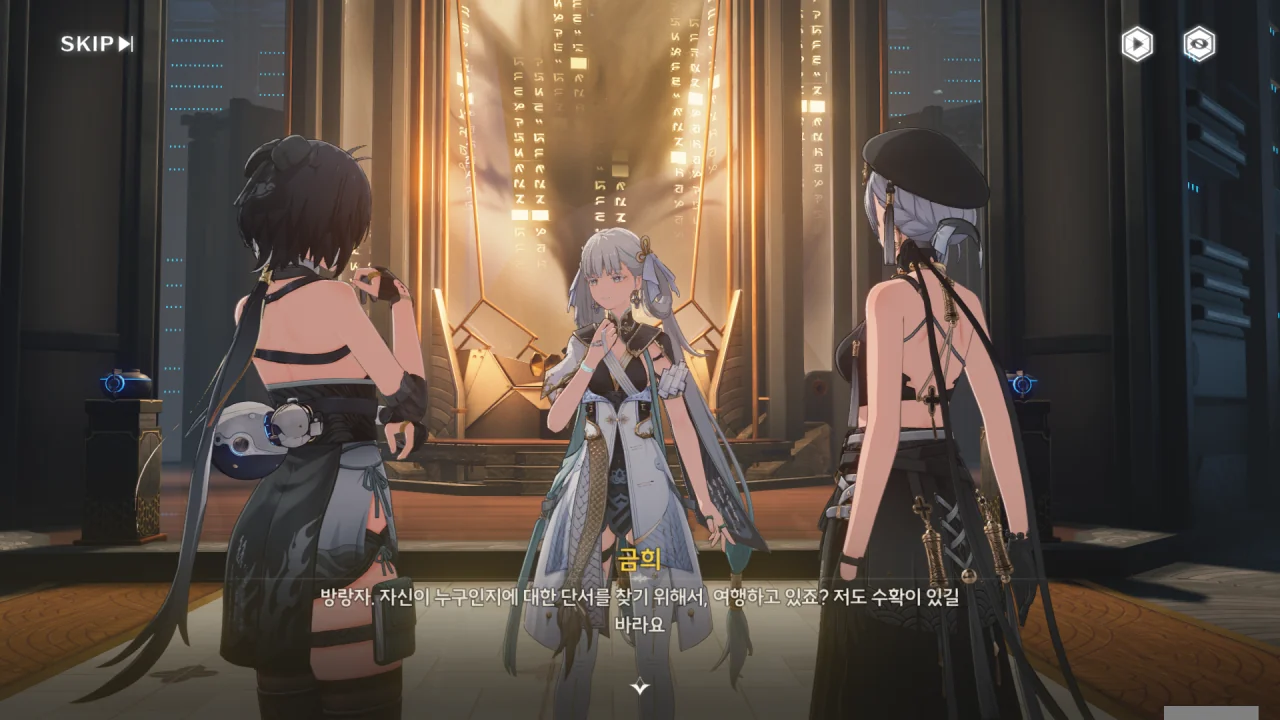Advance dialogue with the diamond continue arrow

tap(640, 687)
